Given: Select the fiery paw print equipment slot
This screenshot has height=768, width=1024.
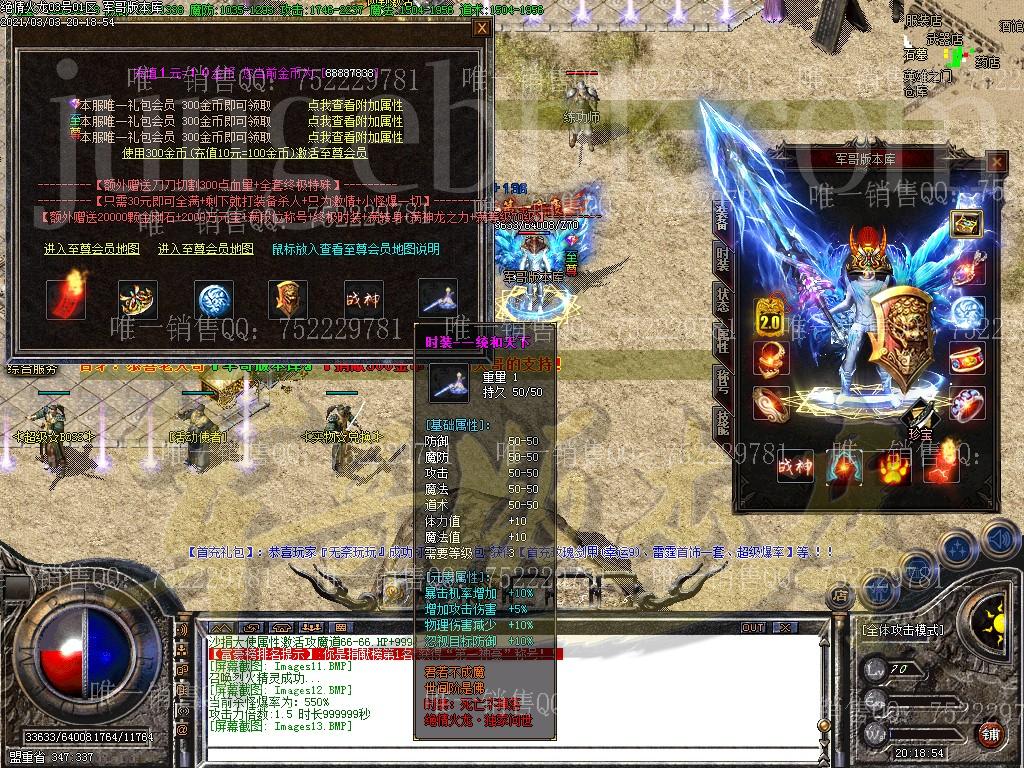Looking at the screenshot, I should [893, 467].
